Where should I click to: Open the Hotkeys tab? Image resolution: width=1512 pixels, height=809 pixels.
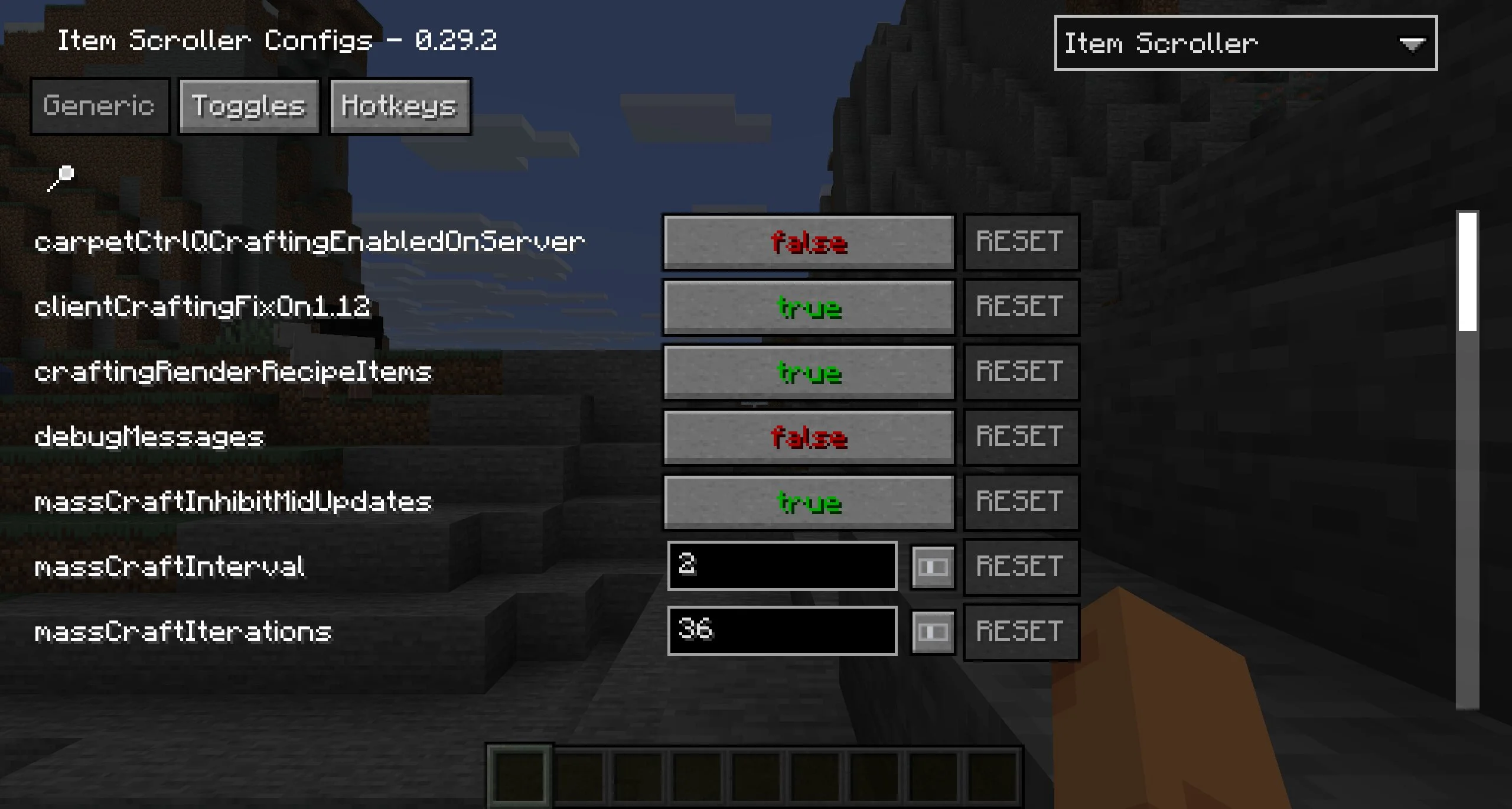coord(399,106)
